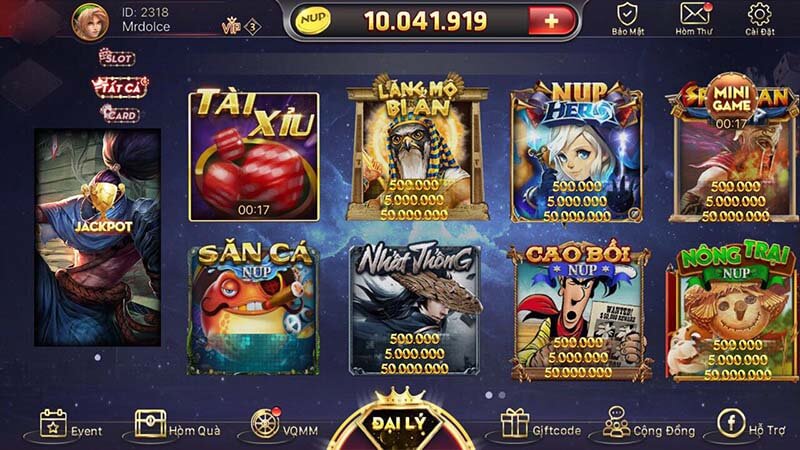Tap the Đại Lý agent button
The height and width of the screenshot is (450, 800).
coord(399,425)
